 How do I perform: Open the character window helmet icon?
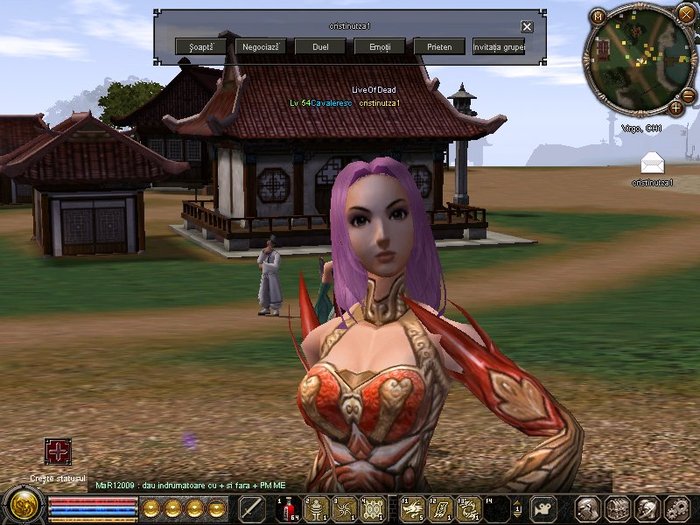[x=589, y=508]
